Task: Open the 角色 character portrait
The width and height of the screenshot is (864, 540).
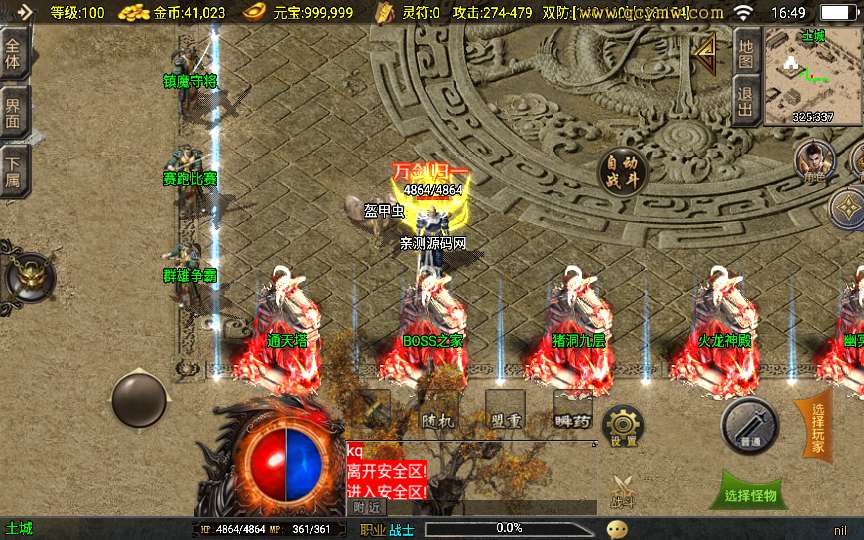Action: pyautogui.click(x=814, y=160)
